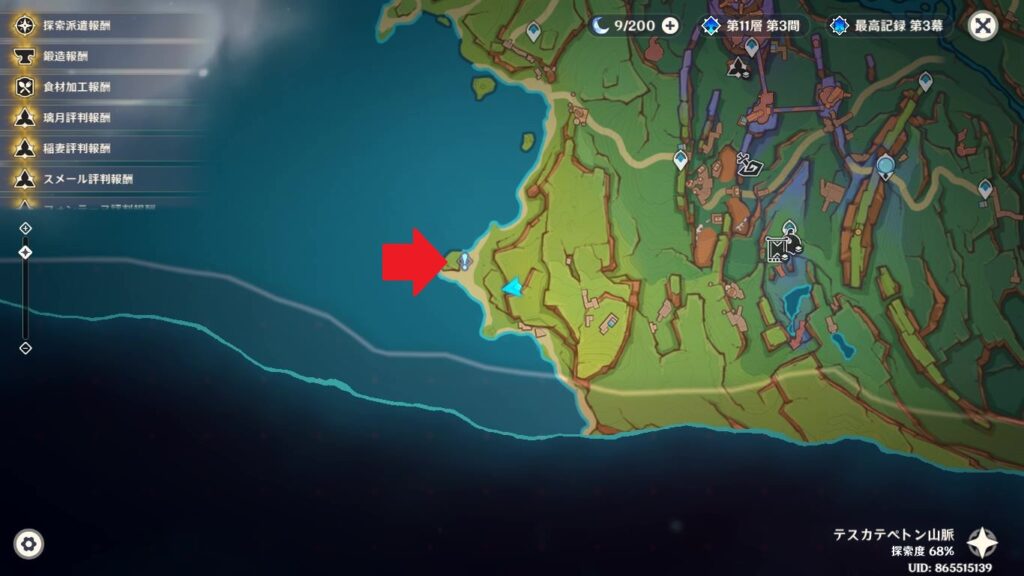Add resin using the plus button
Screen dimensions: 1024x576
(x=669, y=26)
